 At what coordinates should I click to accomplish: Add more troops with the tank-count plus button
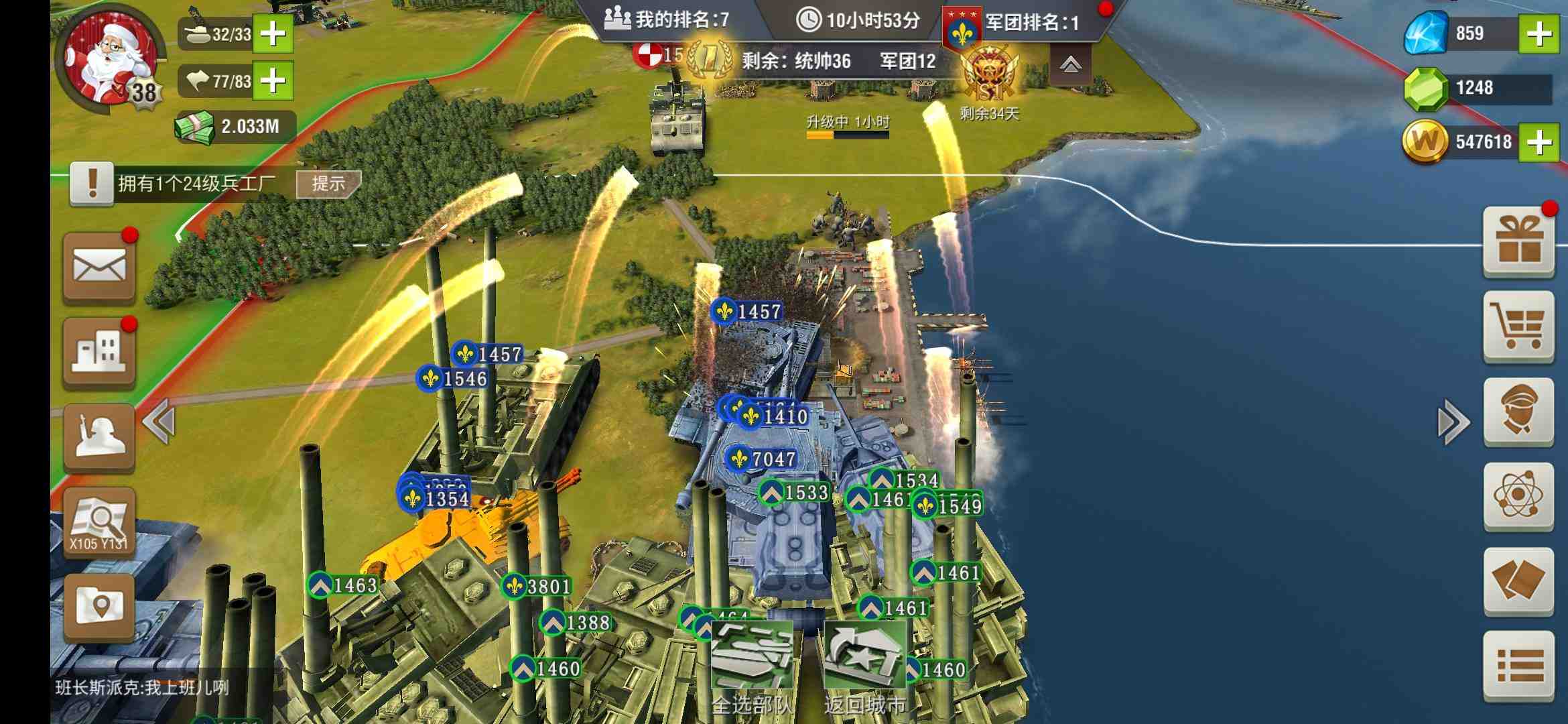click(273, 34)
